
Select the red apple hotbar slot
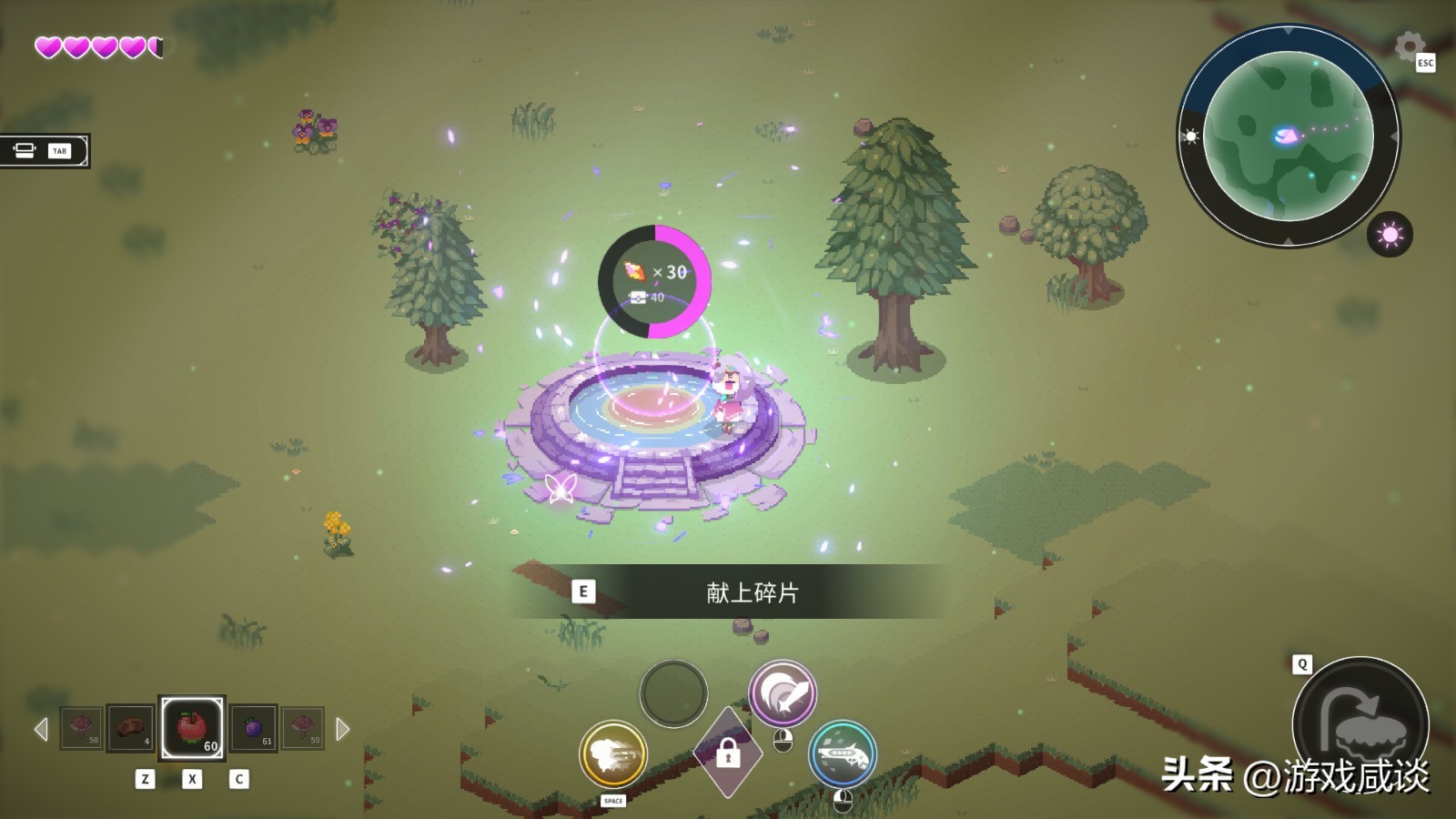tap(192, 728)
